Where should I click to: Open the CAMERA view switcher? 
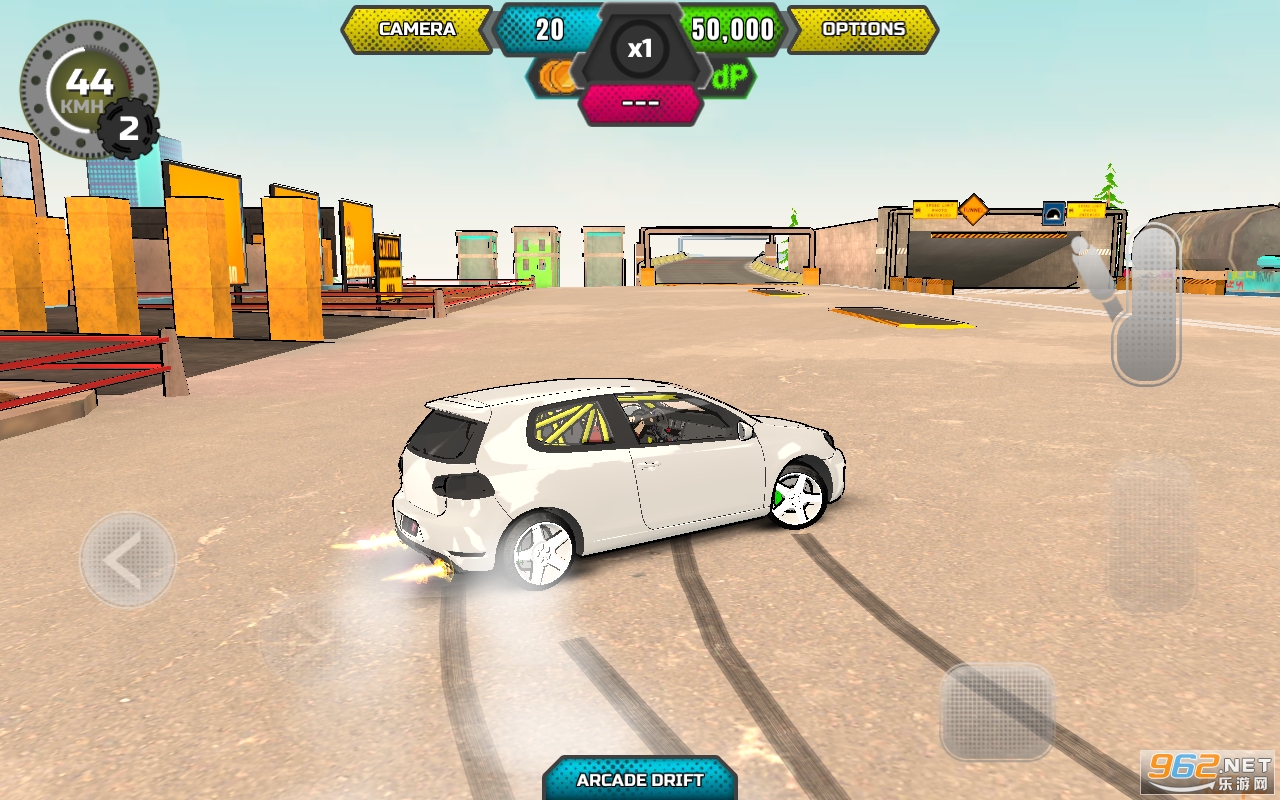[x=417, y=29]
